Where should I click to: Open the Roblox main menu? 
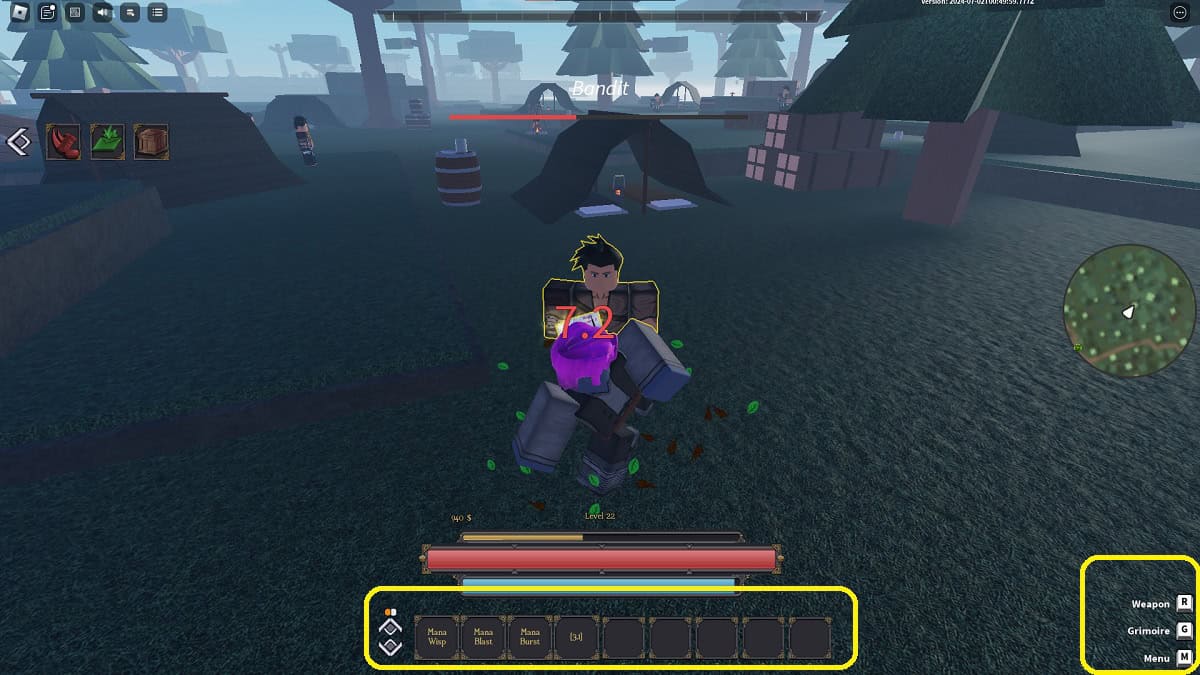click(19, 13)
